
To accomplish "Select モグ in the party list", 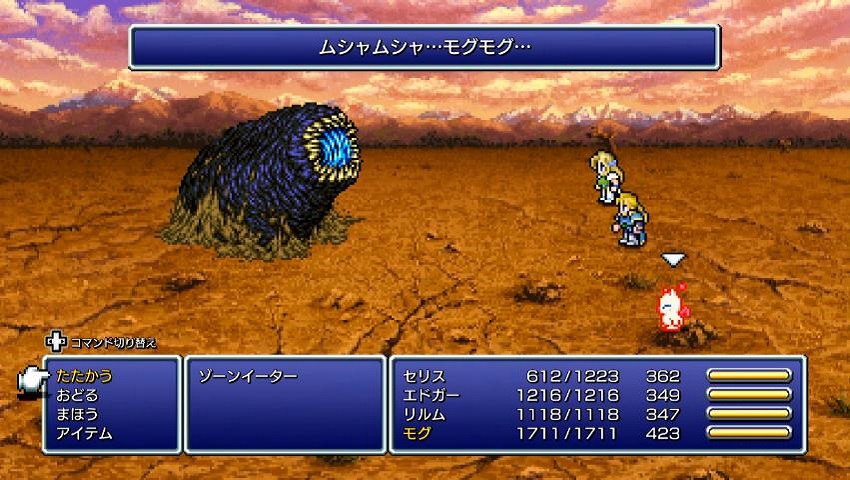I will 417,433.
